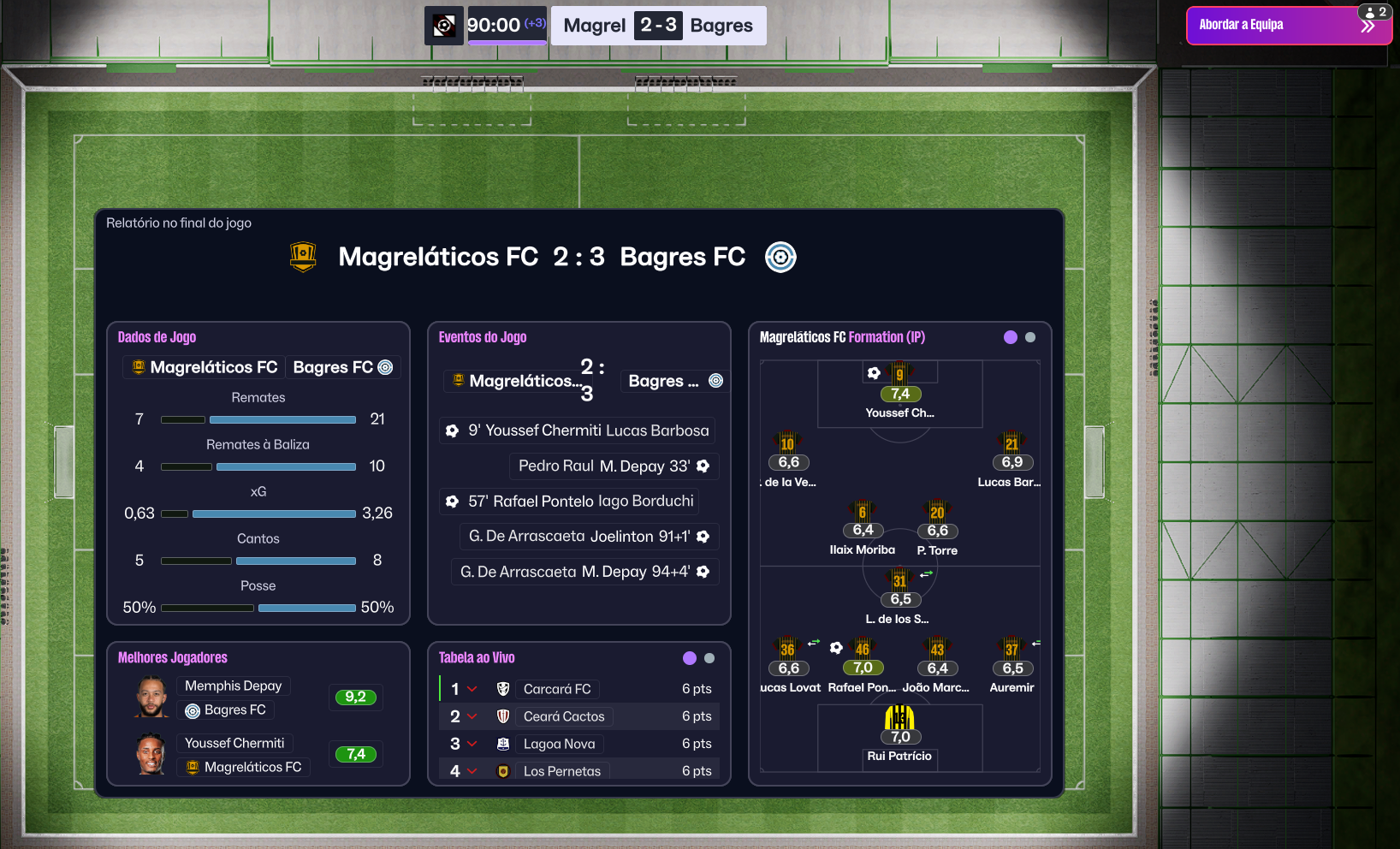Select Ceará Cactos table row

click(x=564, y=716)
